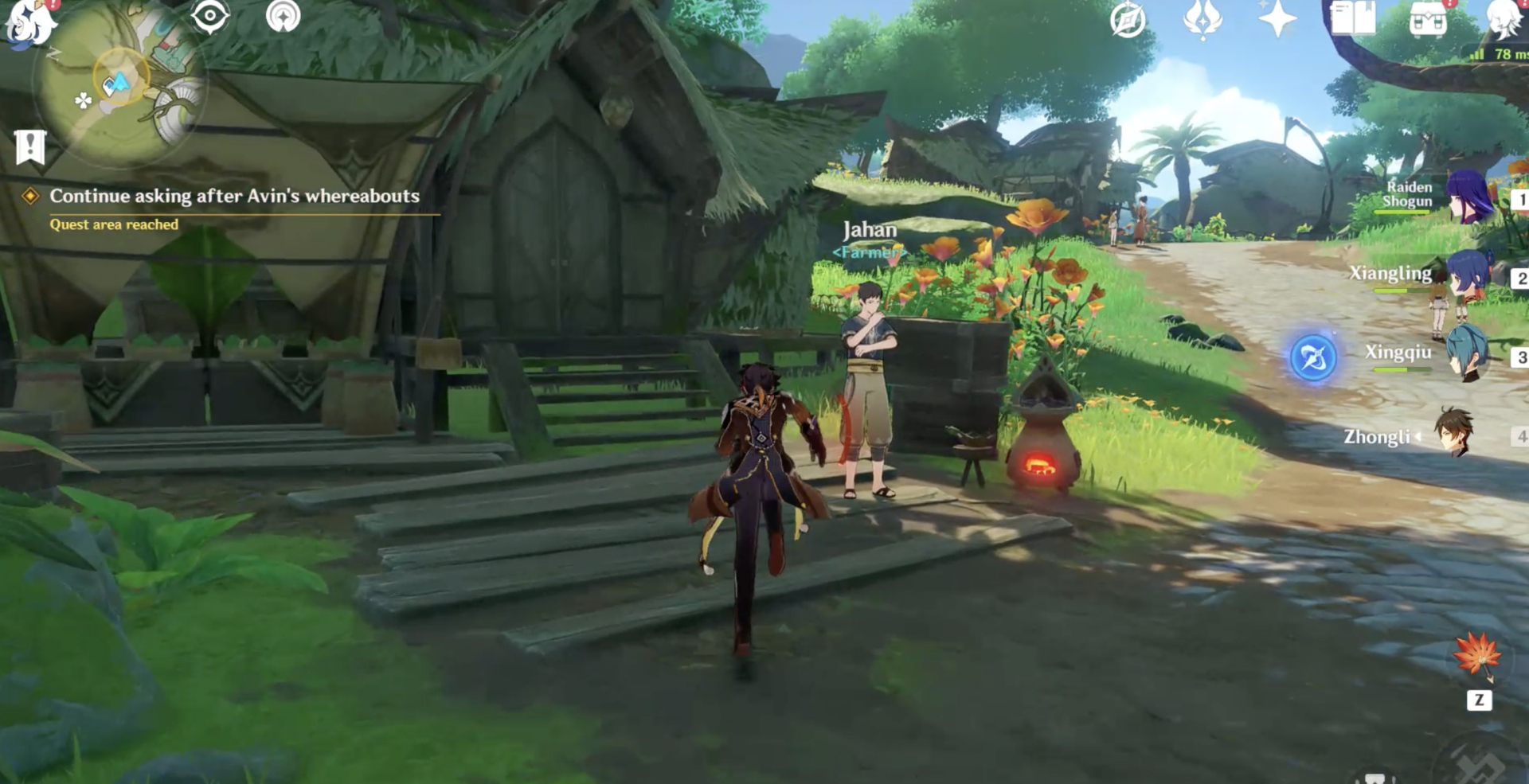Select the Avin's whereabouts quest tracker
The image size is (1529, 784).
[x=233, y=197]
